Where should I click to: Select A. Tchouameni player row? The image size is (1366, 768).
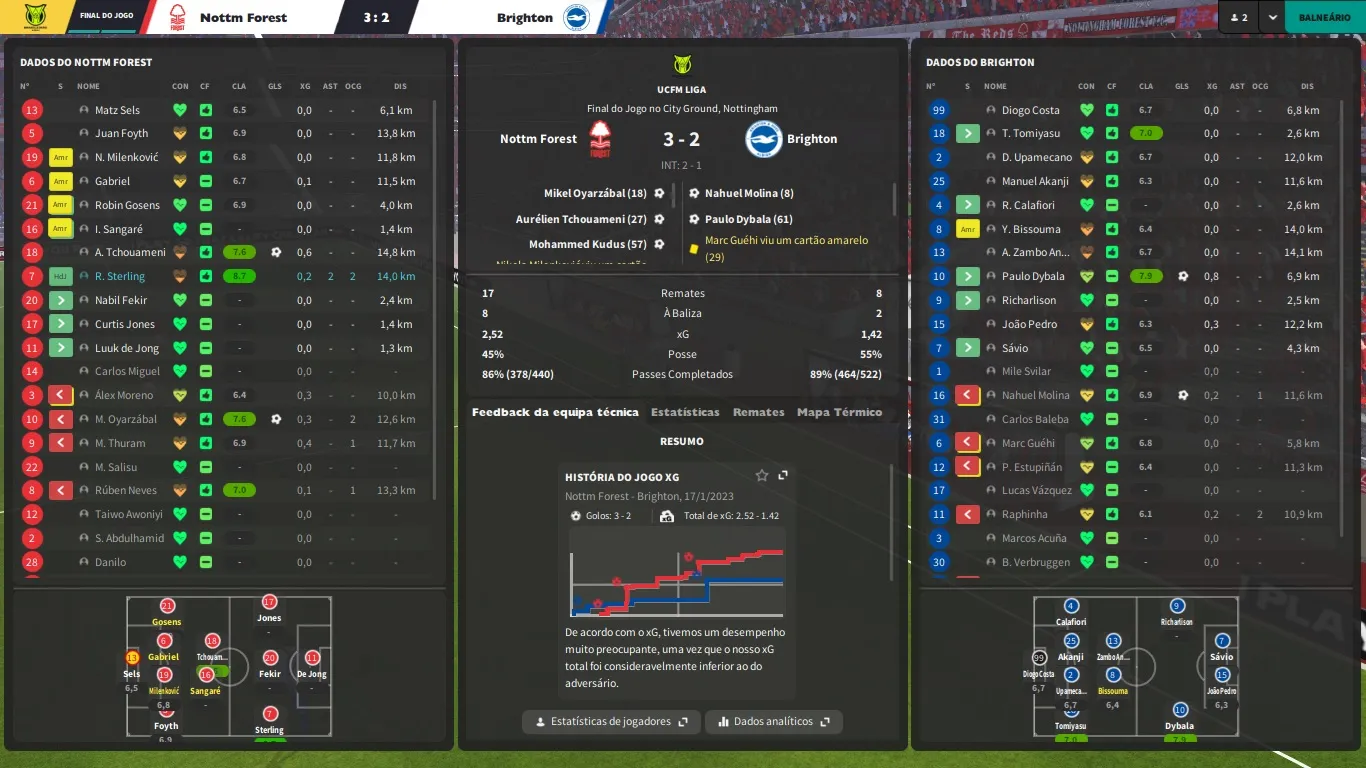tap(130, 252)
